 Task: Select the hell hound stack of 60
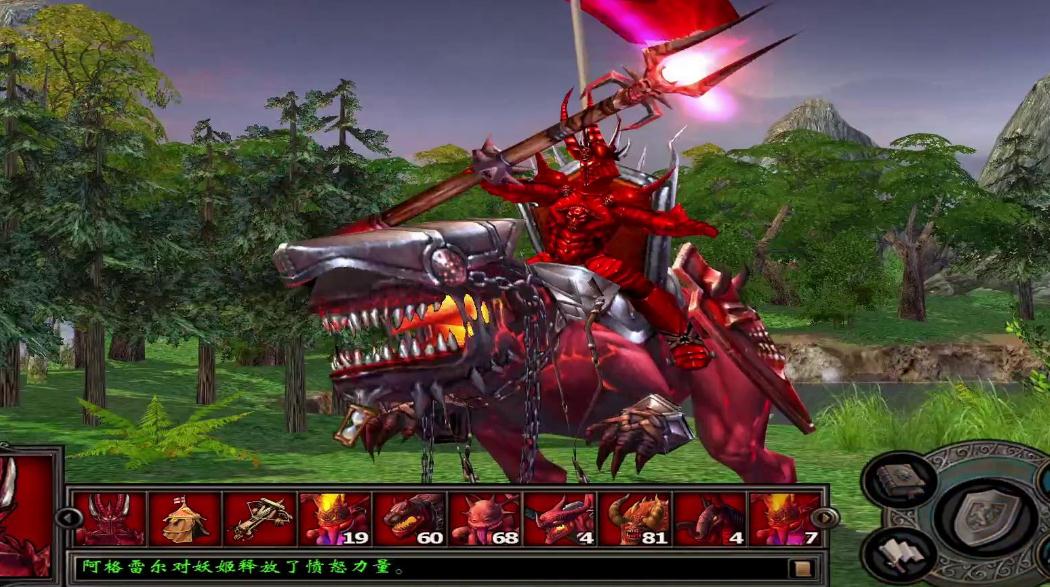(x=410, y=518)
